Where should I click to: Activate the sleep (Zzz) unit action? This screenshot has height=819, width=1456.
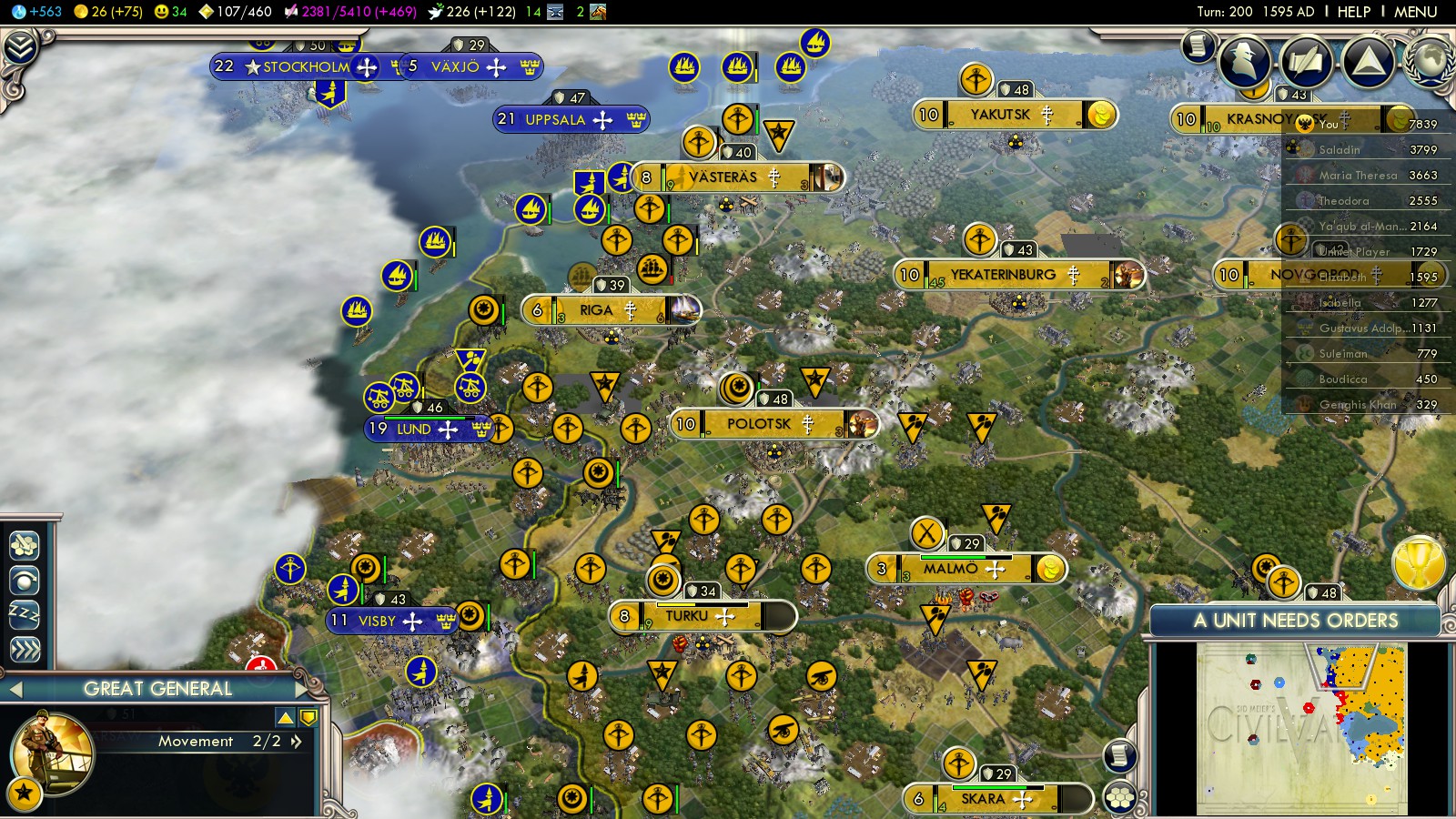point(25,614)
